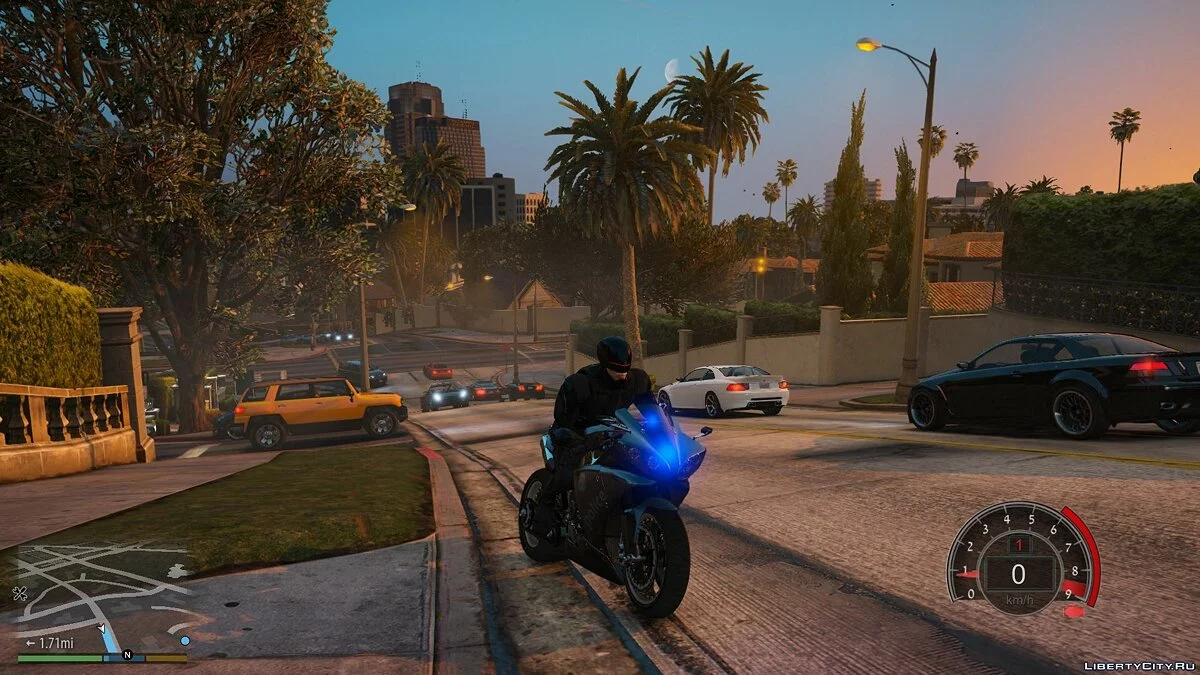The height and width of the screenshot is (675, 1200).
Task: Click the red engine warning icon by the speedometer
Action: (x=1073, y=610)
